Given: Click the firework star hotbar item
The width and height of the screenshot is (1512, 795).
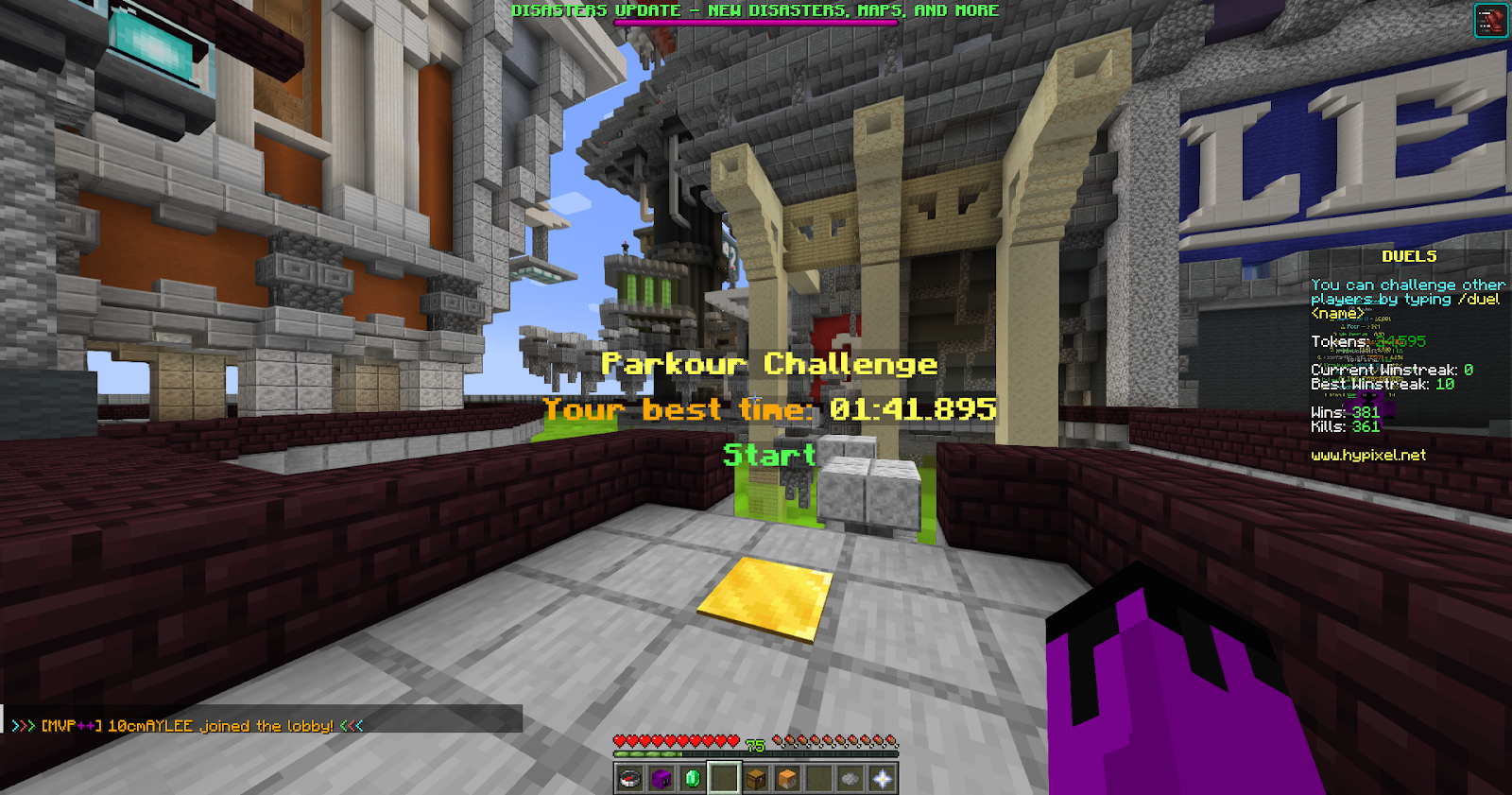Looking at the screenshot, I should pyautogui.click(x=849, y=779).
